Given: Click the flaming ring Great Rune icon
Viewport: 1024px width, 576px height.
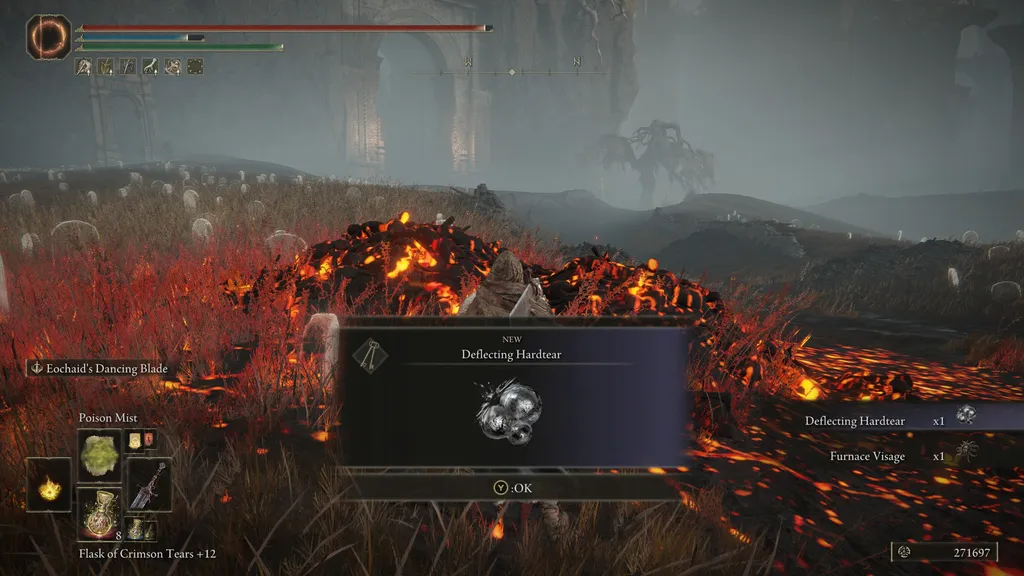Looking at the screenshot, I should [47, 38].
